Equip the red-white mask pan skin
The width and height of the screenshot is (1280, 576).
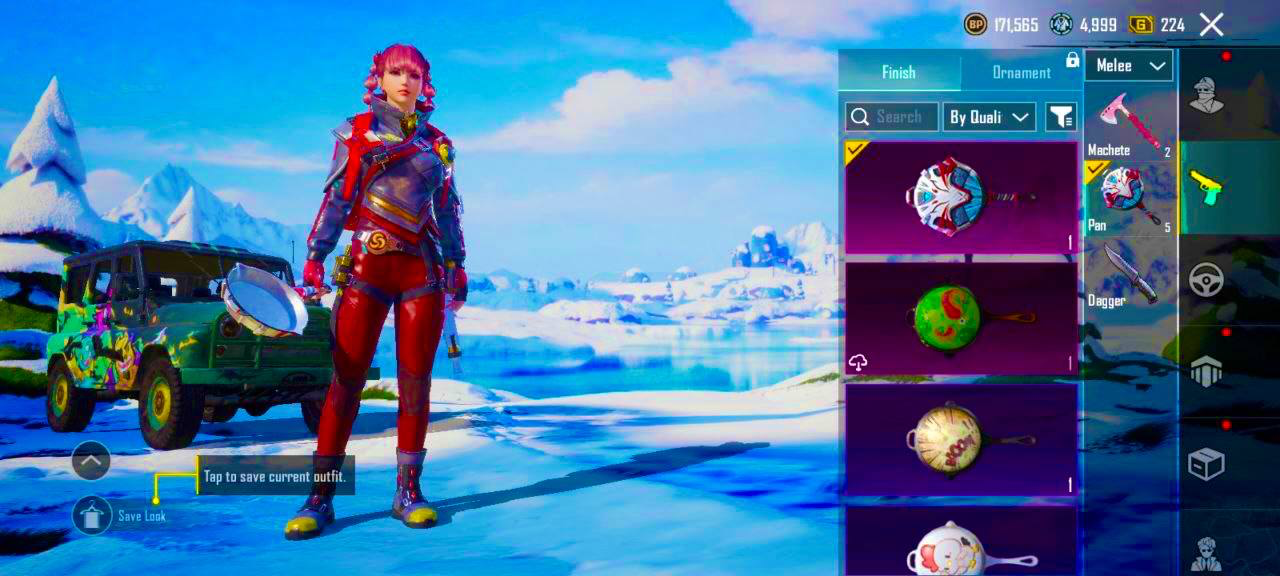tap(961, 197)
